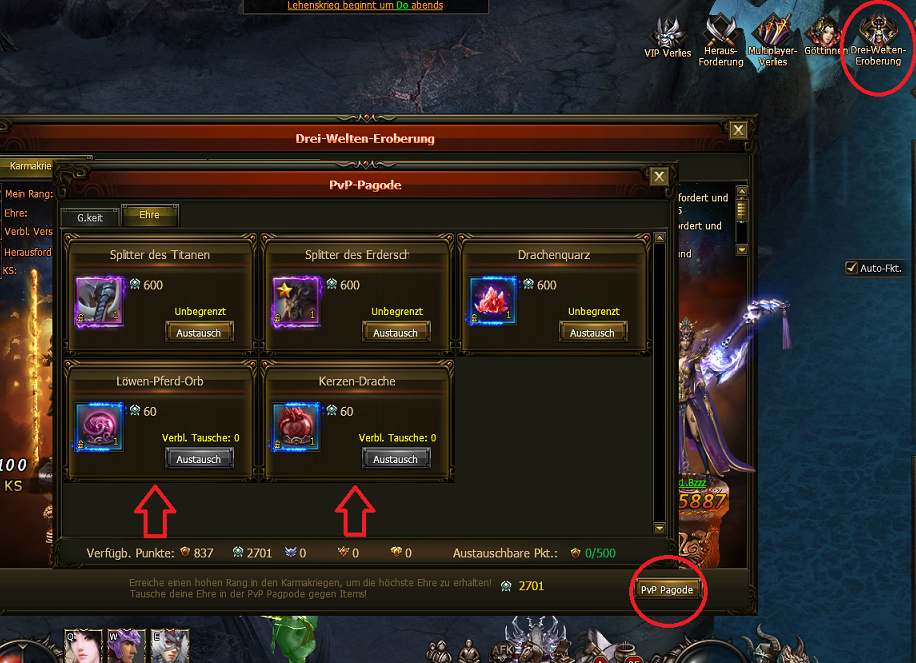Exchange for Löwen-Pferd-Orb
This screenshot has height=663, width=916.
199,458
